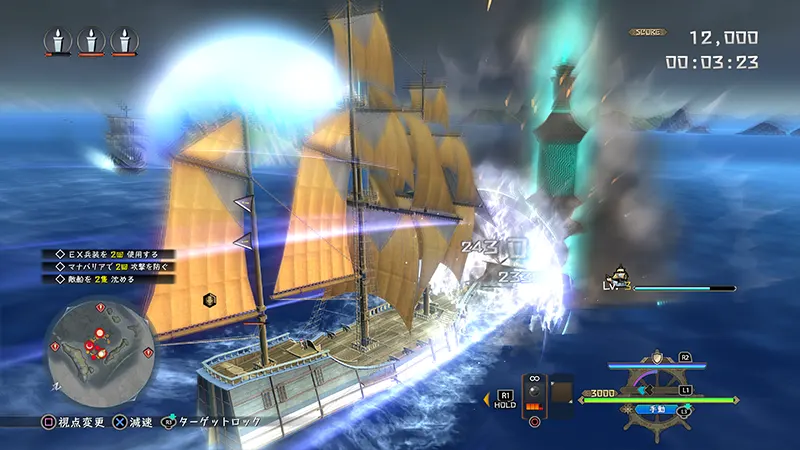Click the yellow arrow beside the weapon panel
Viewport: 800px width, 450px height.
[x=487, y=398]
